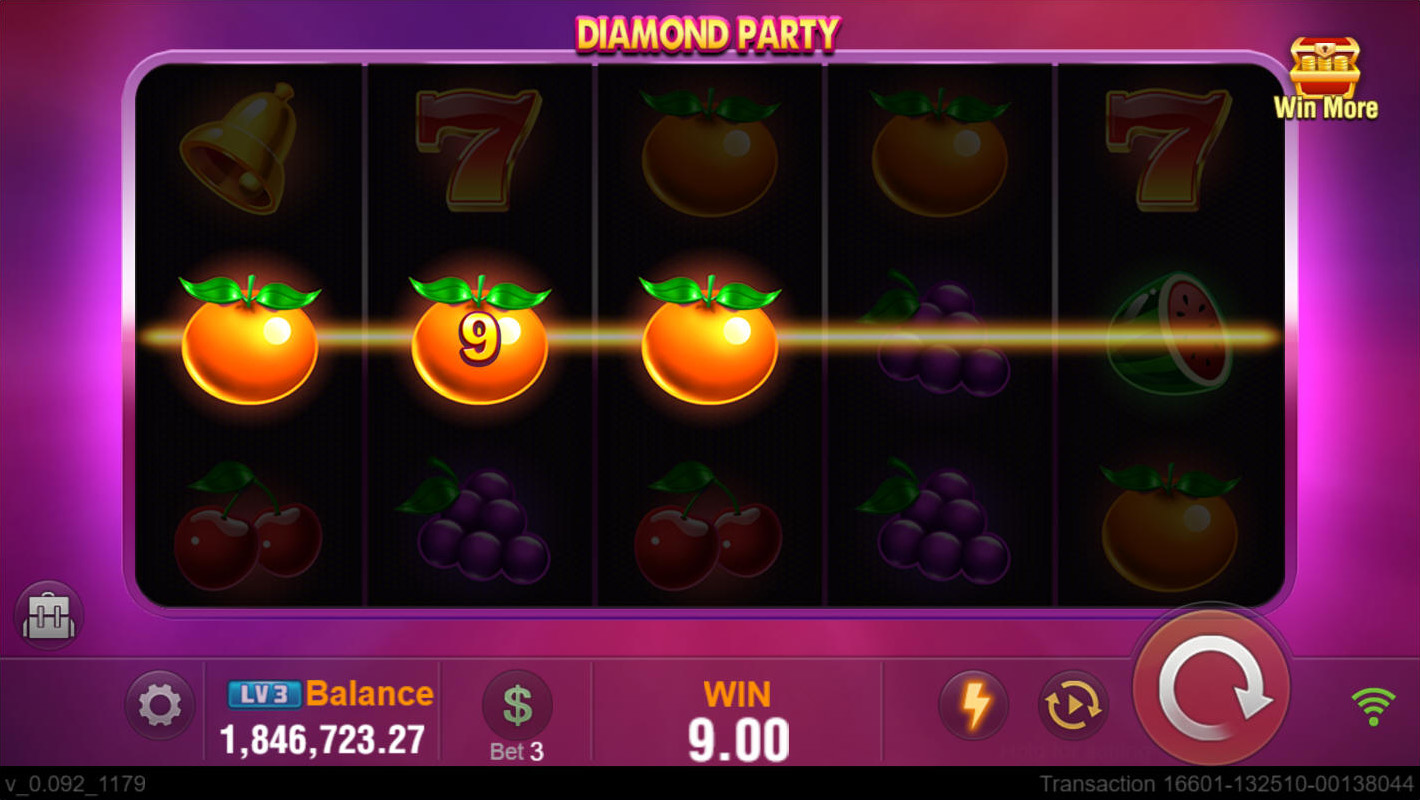Open the Settings gear menu
Viewport: 1420px width, 800px height.
[158, 706]
